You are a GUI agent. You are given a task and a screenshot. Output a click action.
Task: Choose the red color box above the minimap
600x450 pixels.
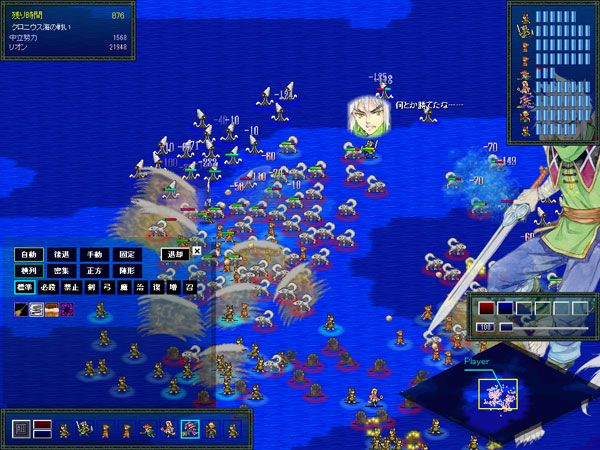point(487,308)
